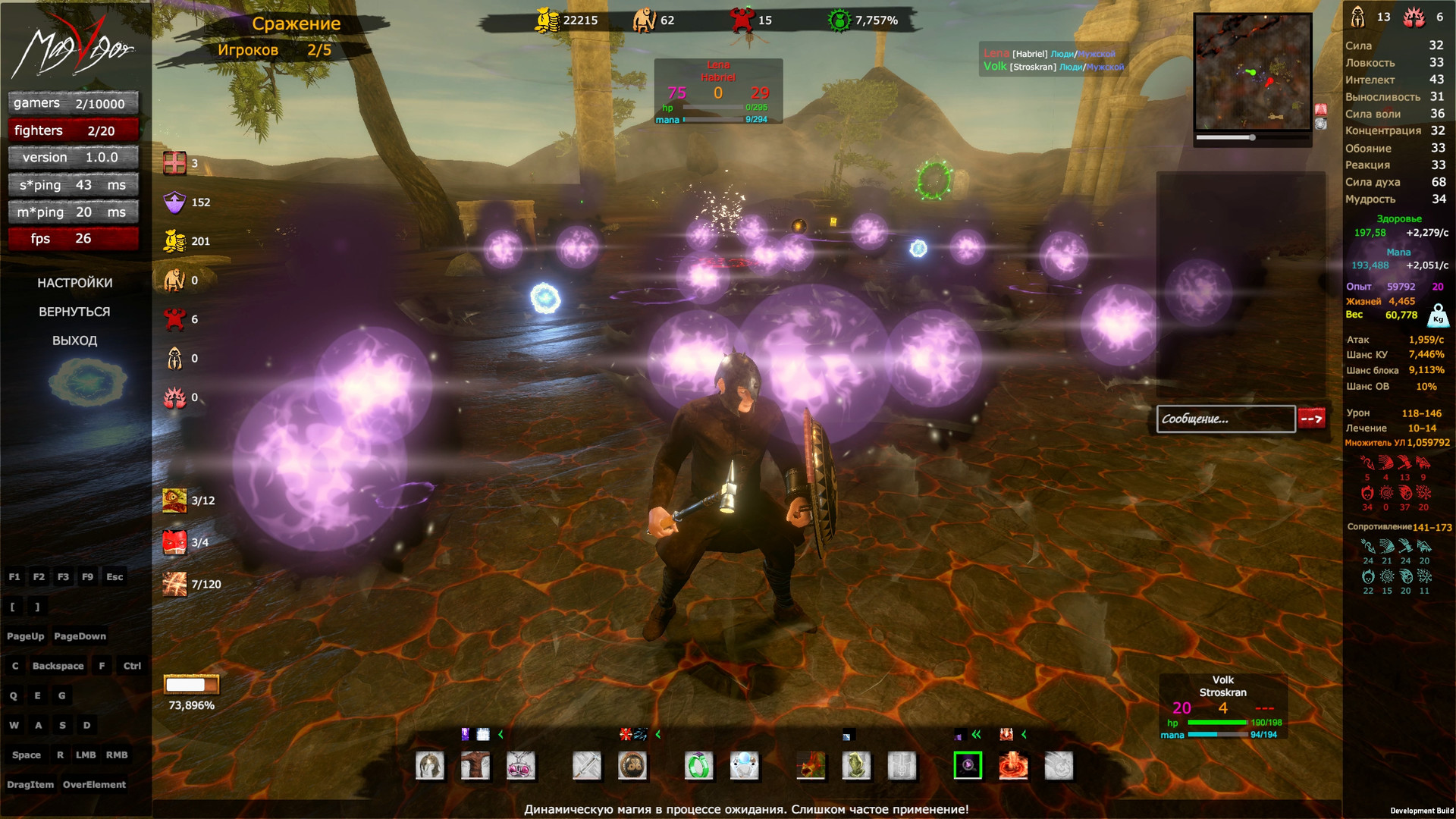Collapse the hotbar group beside the red cross icon
The width and height of the screenshot is (1456, 819).
[x=657, y=734]
